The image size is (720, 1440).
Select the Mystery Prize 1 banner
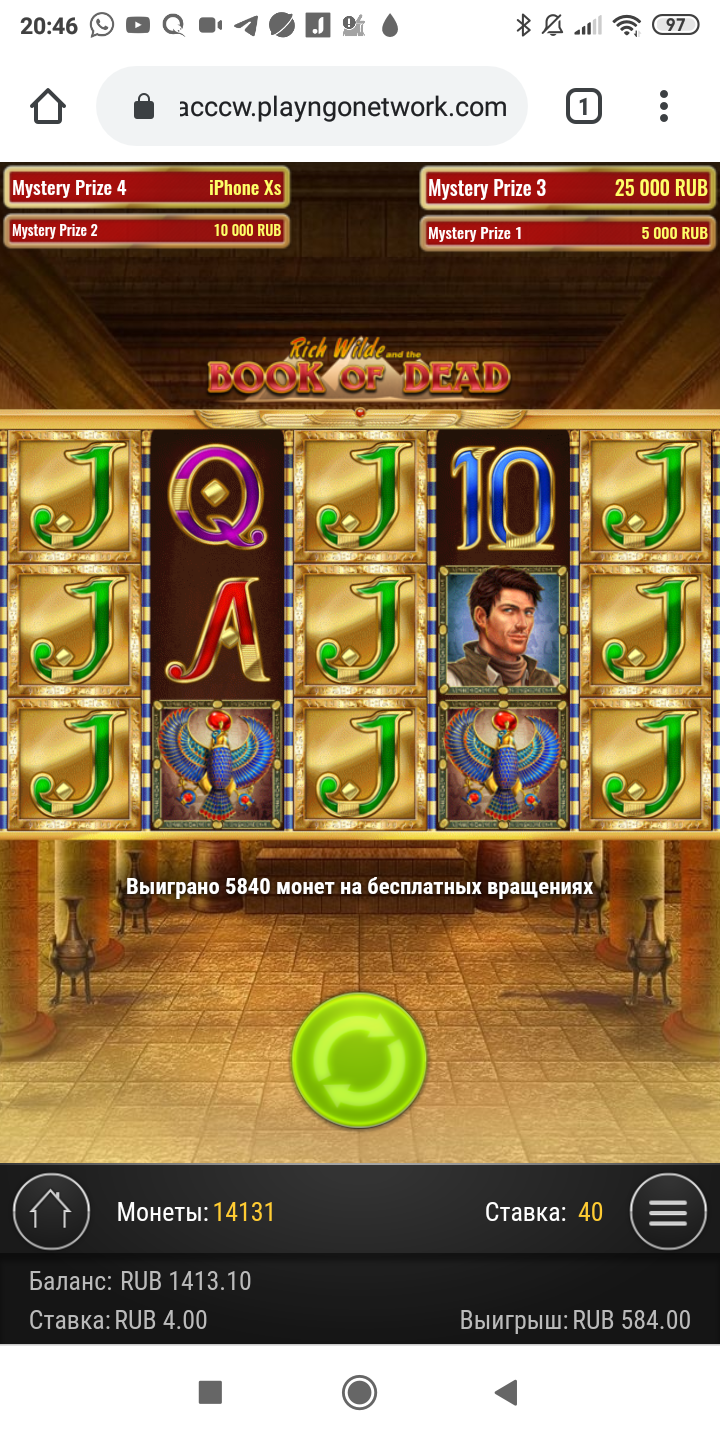tap(567, 233)
